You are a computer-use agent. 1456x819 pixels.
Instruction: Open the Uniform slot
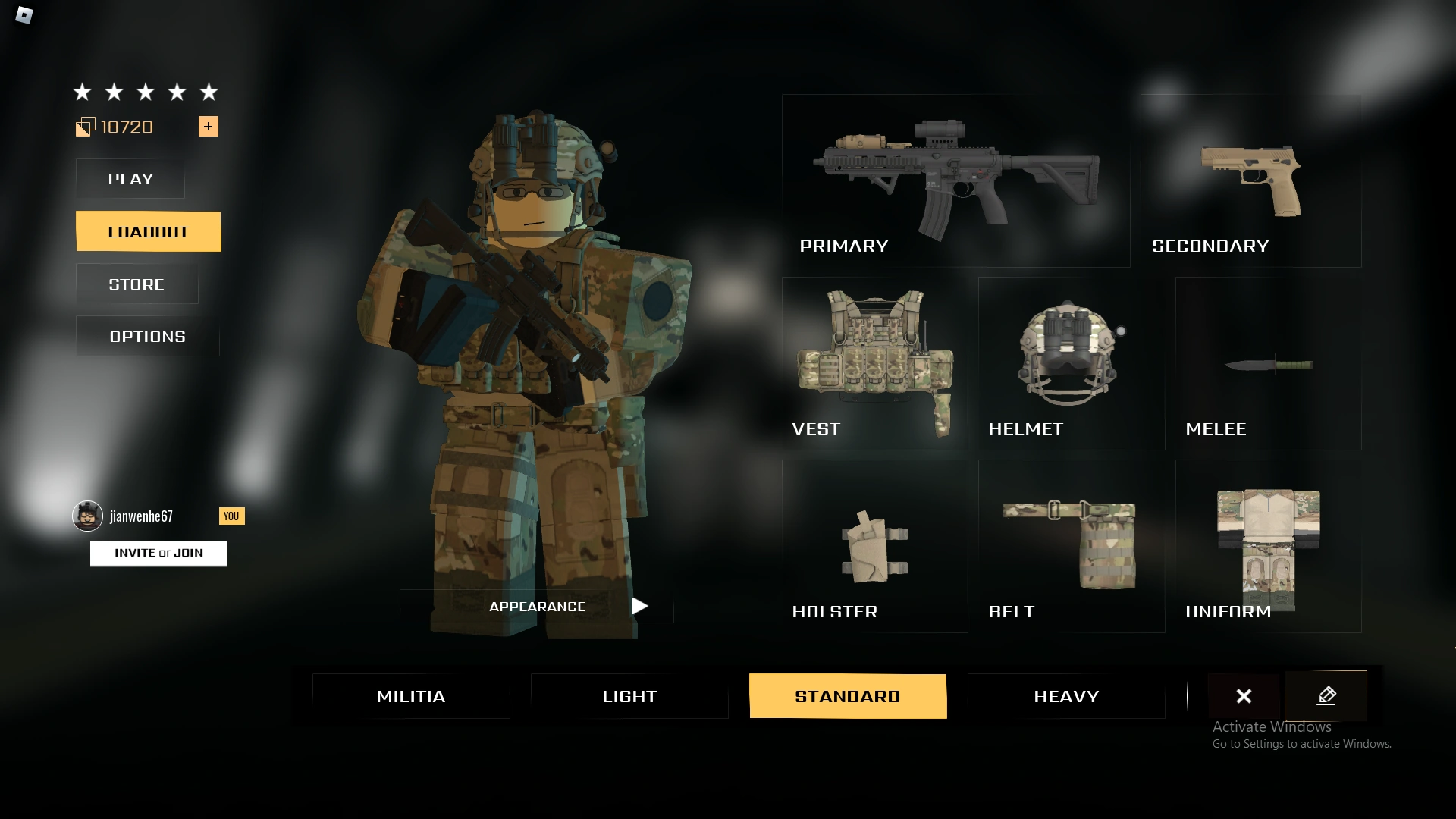pyautogui.click(x=1266, y=546)
